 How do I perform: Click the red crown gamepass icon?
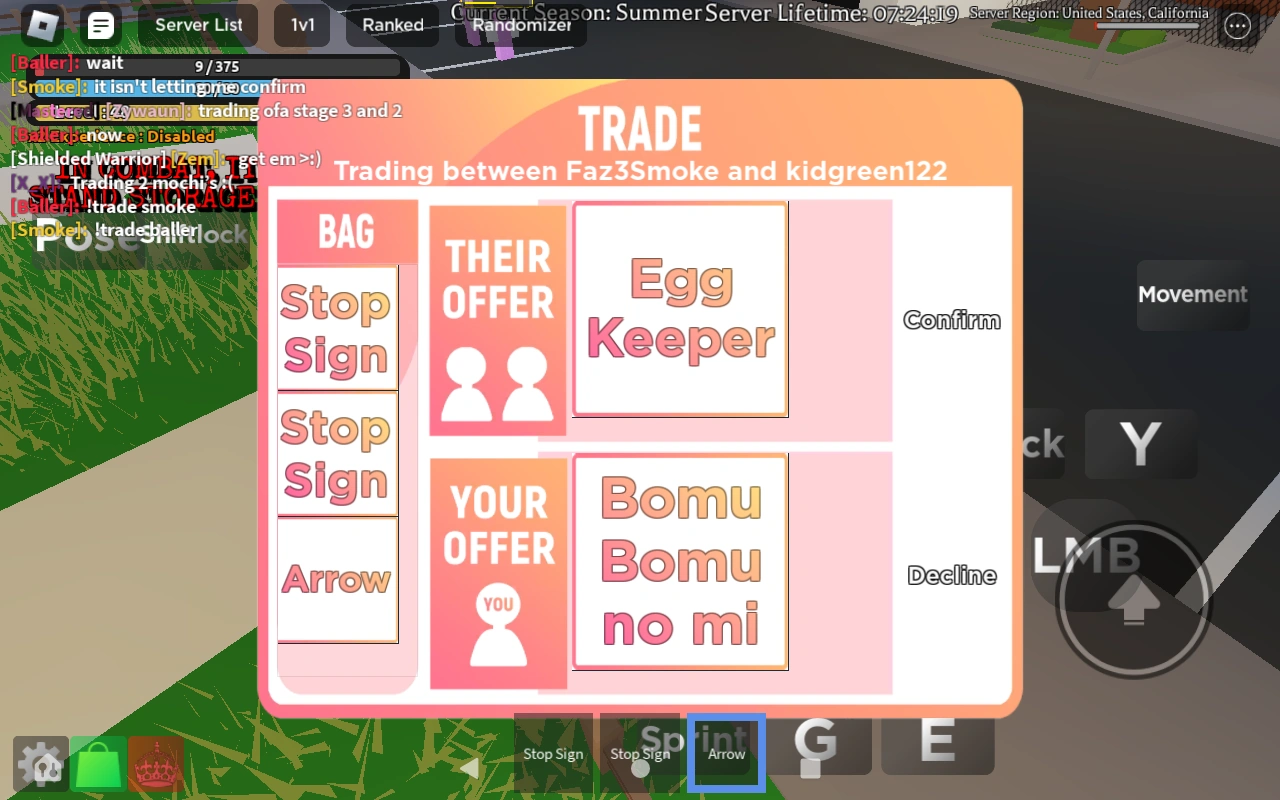(x=156, y=764)
